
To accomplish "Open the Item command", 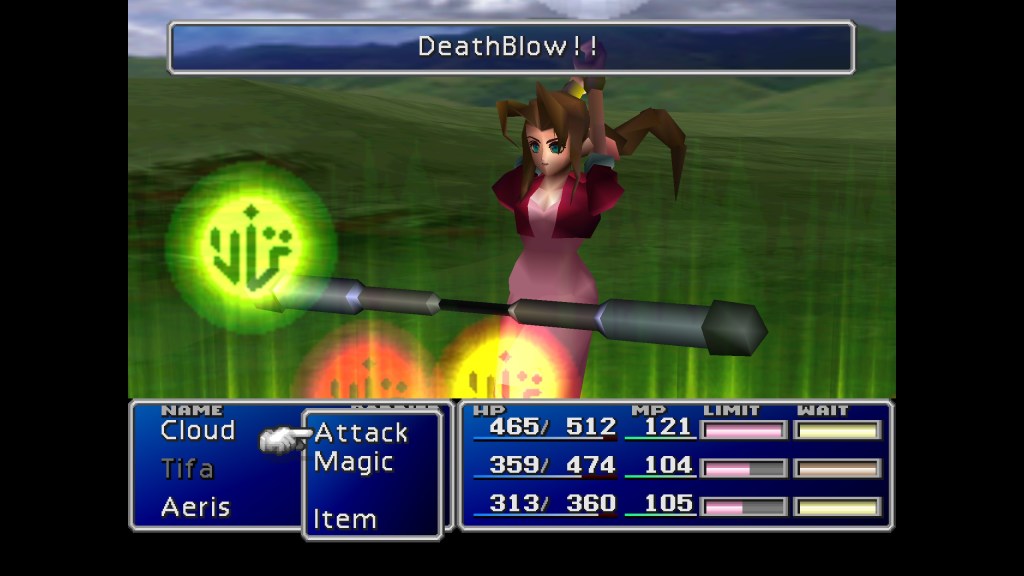I will tap(344, 519).
